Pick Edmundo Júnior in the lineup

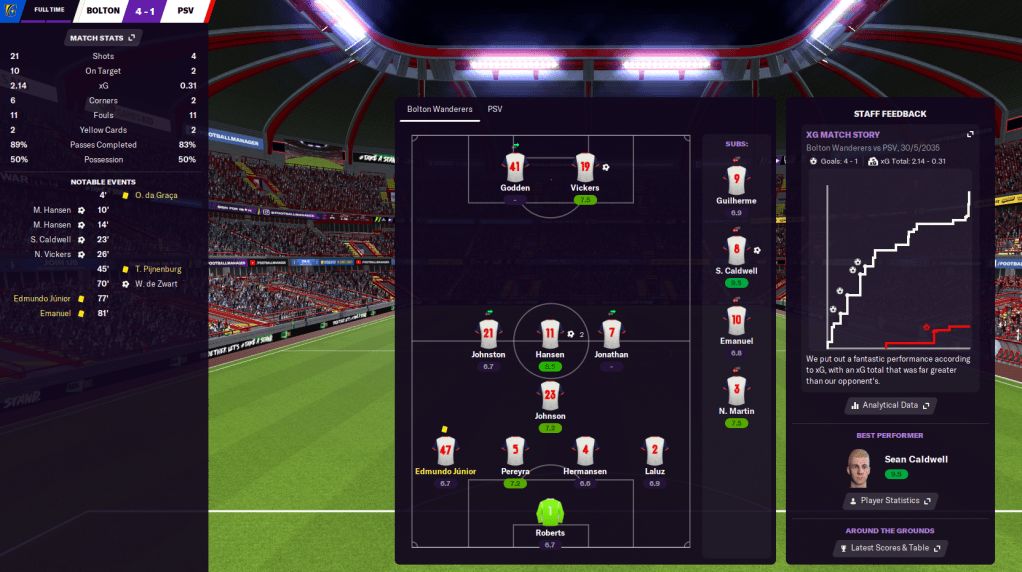pos(445,450)
